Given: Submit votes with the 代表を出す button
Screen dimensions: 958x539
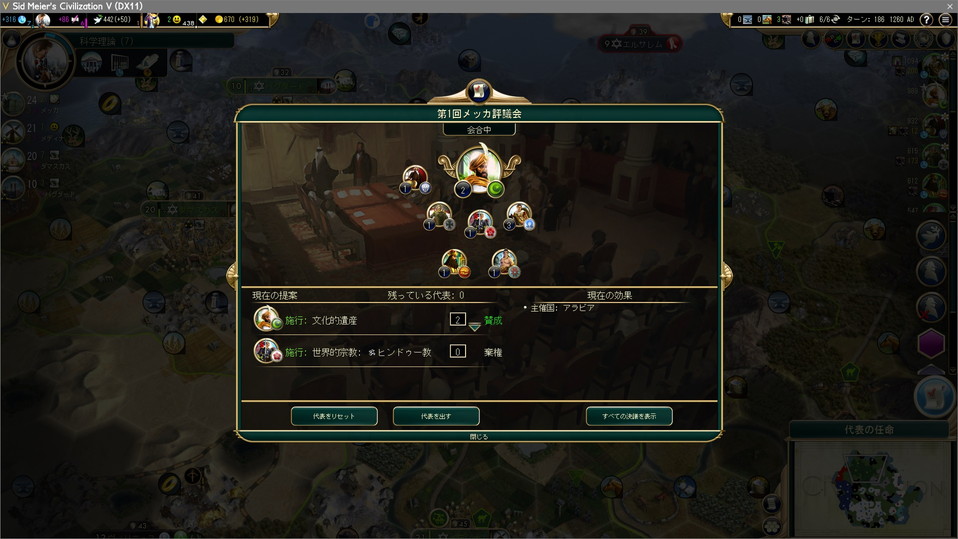Looking at the screenshot, I should pos(436,416).
